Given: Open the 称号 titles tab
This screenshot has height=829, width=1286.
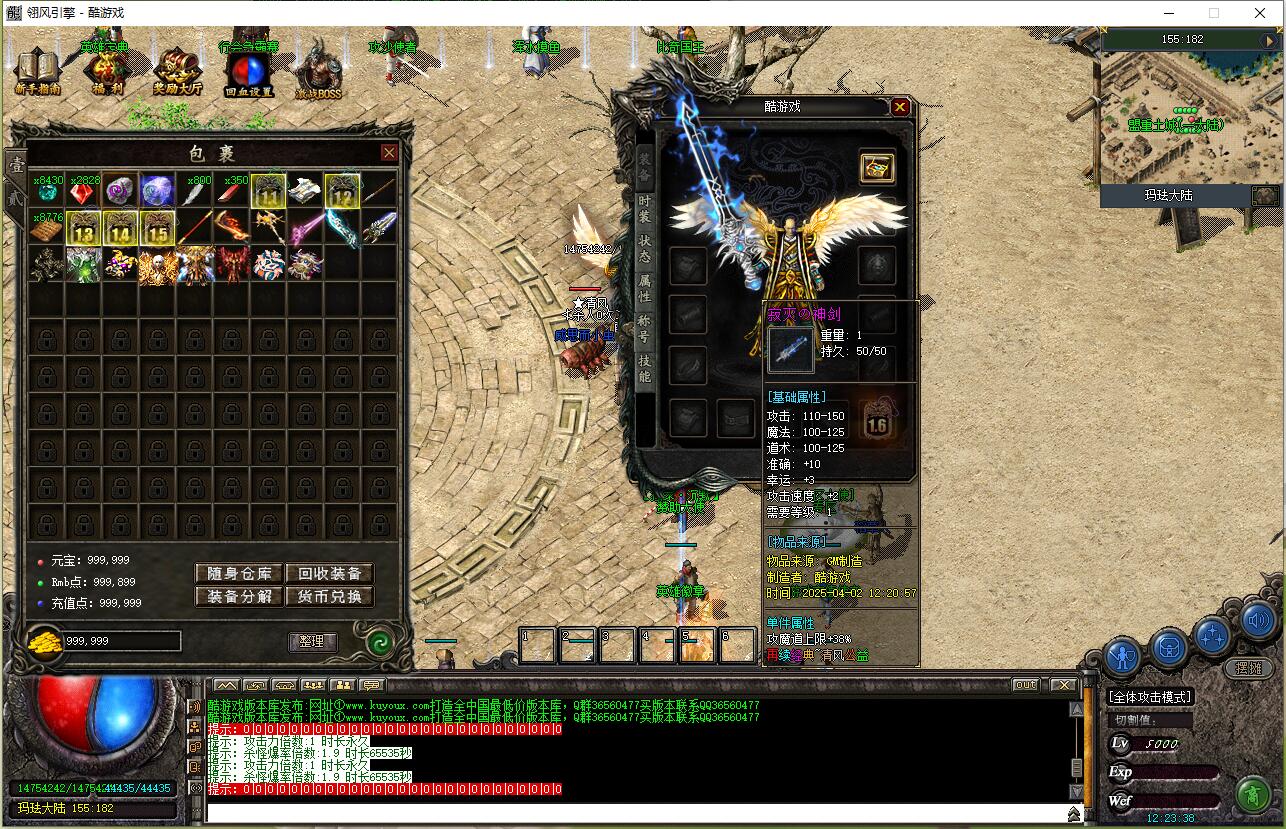Looking at the screenshot, I should (645, 328).
